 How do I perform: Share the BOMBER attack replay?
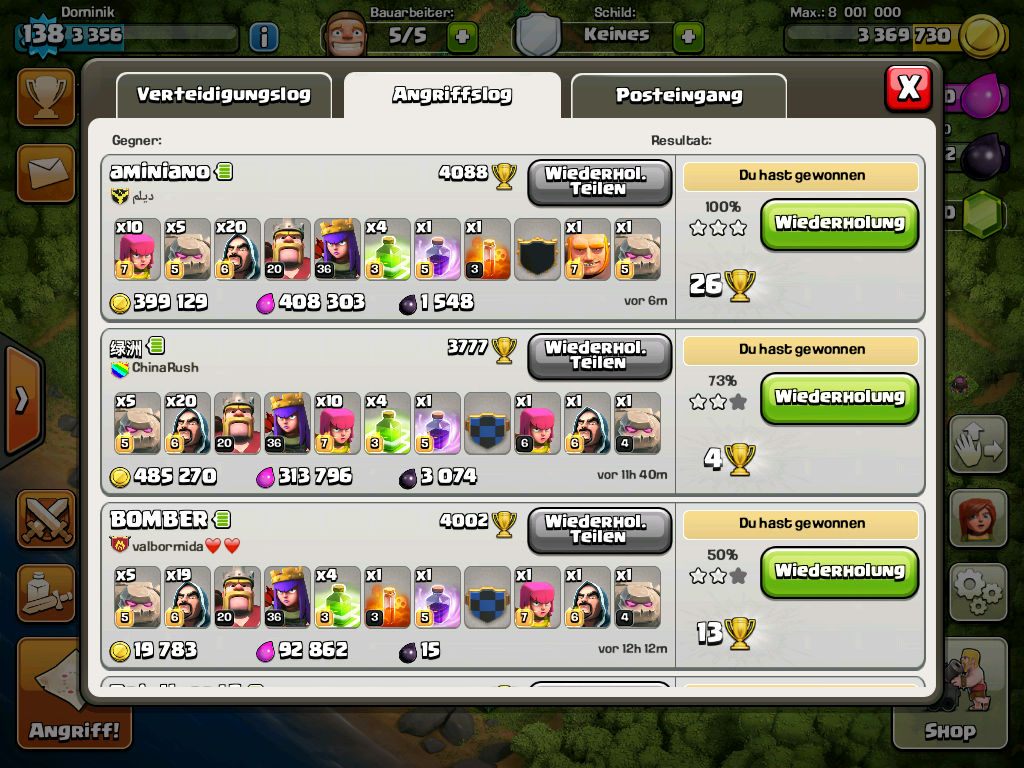[x=598, y=530]
